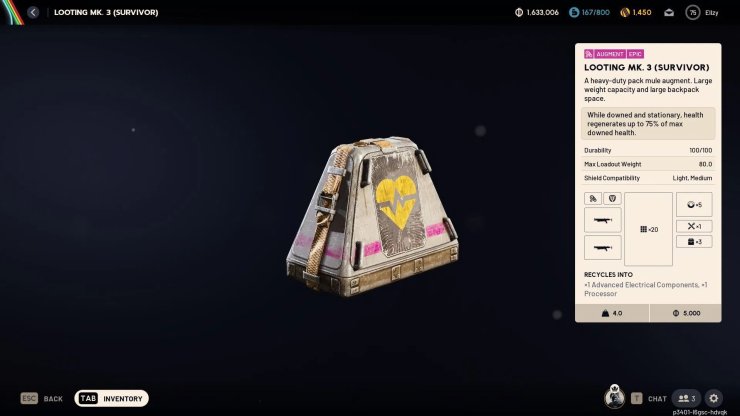Click the back arrow beside the item title
The width and height of the screenshot is (740, 416).
(x=33, y=12)
